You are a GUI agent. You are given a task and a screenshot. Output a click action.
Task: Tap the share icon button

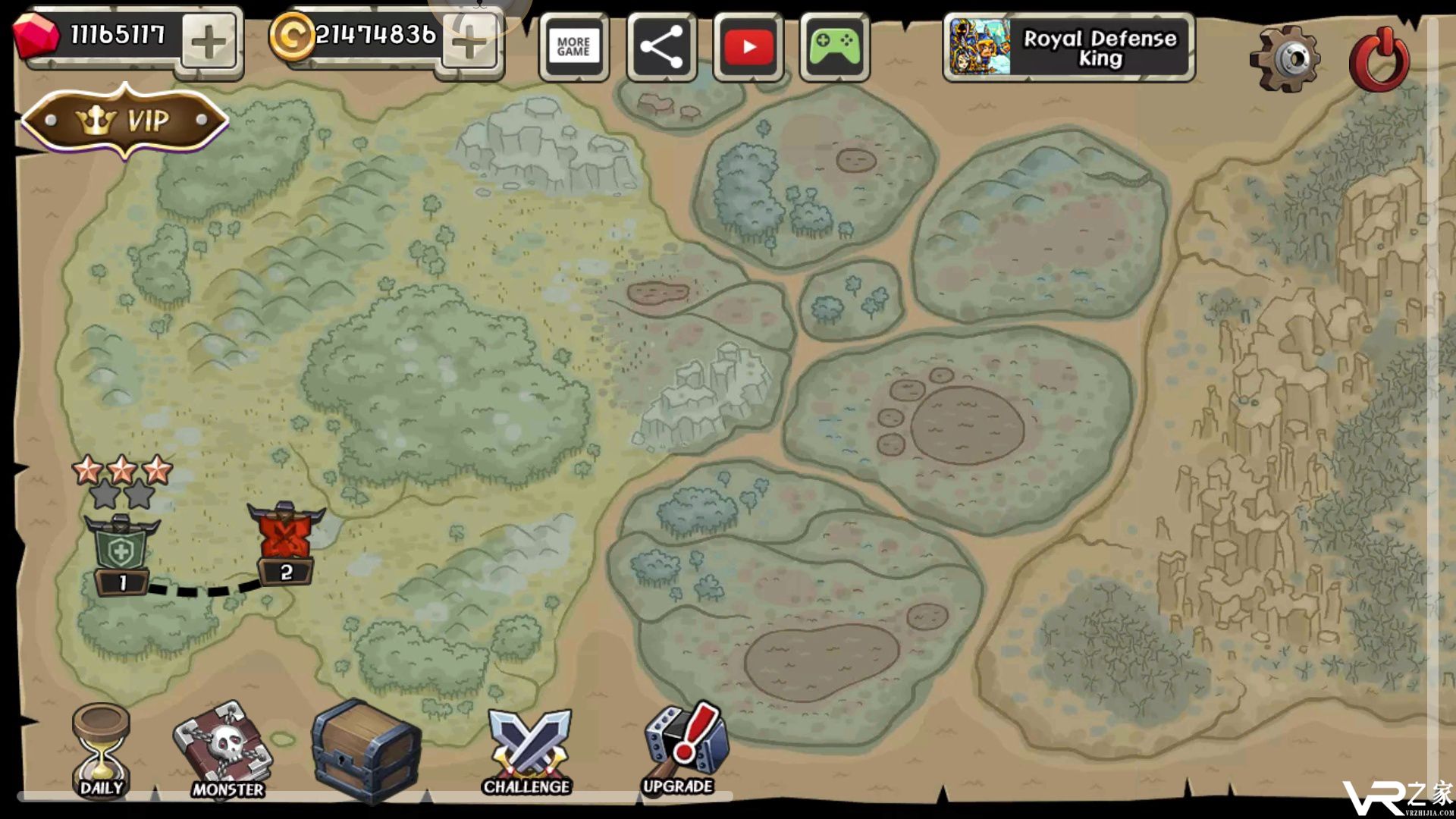point(661,47)
